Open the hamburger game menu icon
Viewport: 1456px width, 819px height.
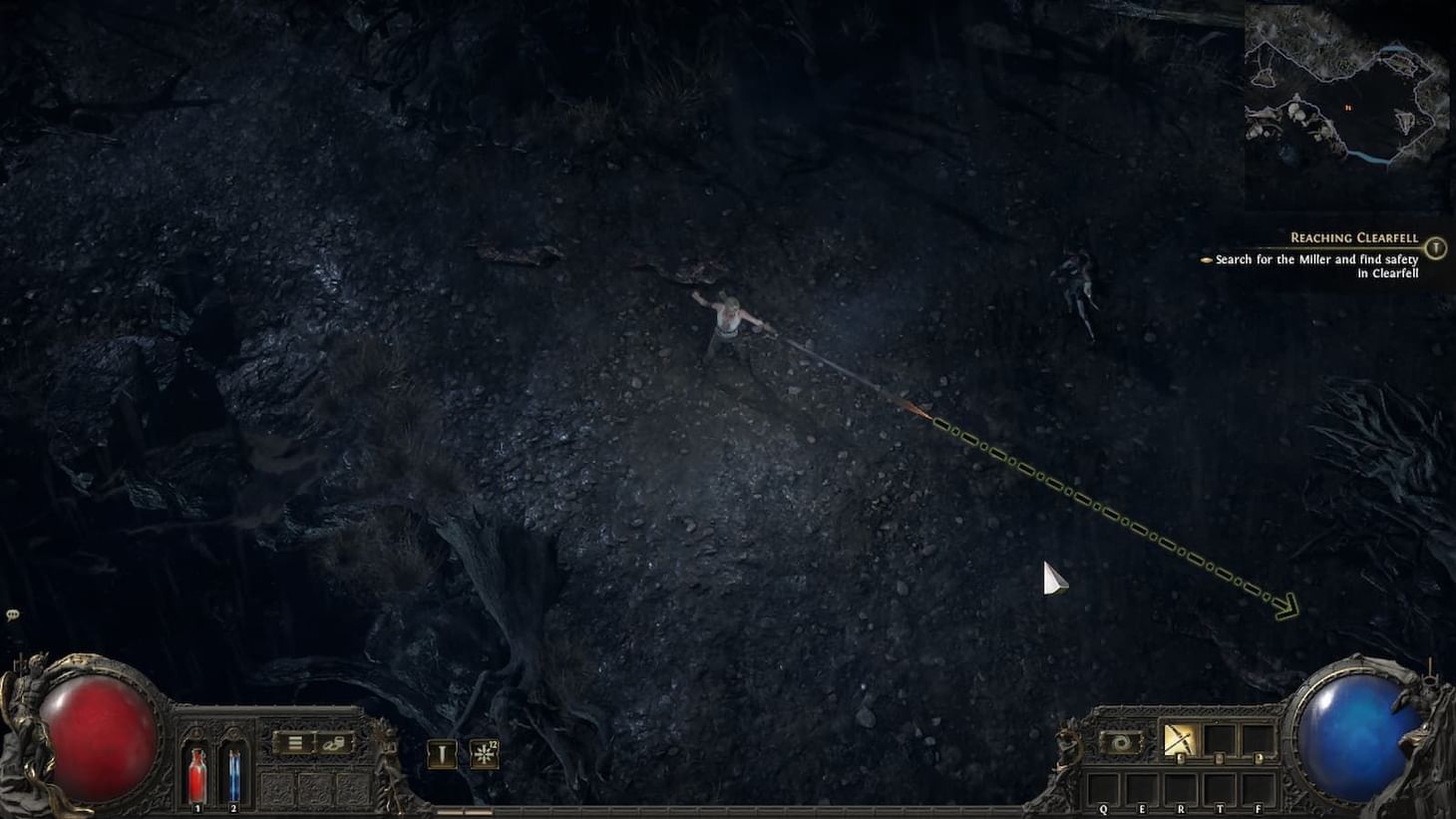295,744
